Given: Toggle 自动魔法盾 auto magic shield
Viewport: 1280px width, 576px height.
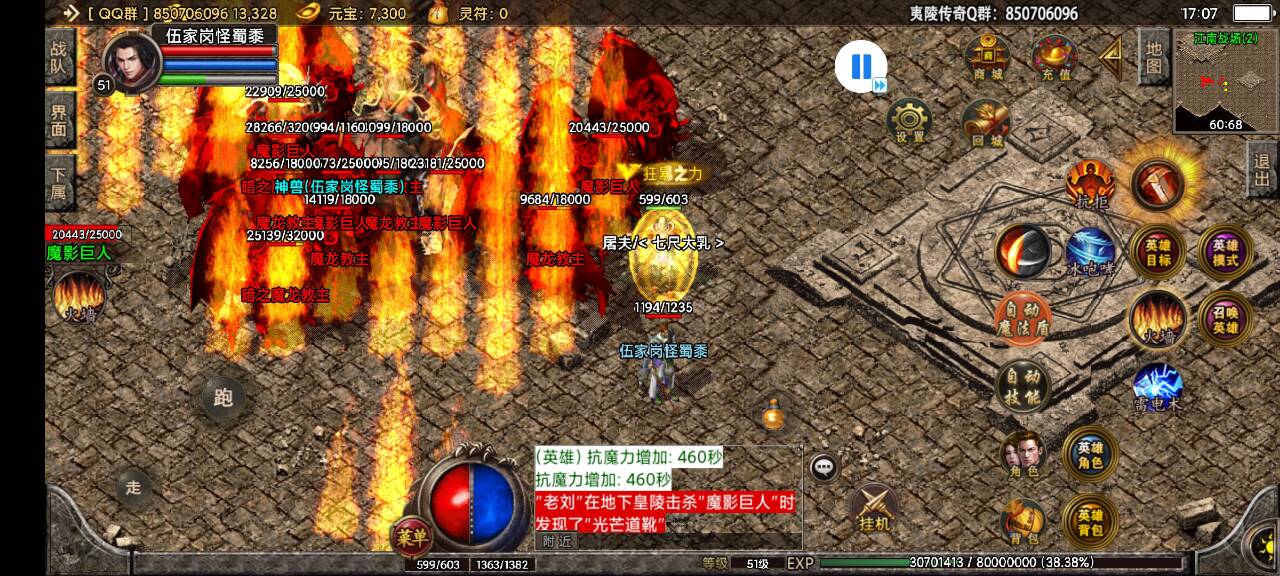Looking at the screenshot, I should (1022, 319).
